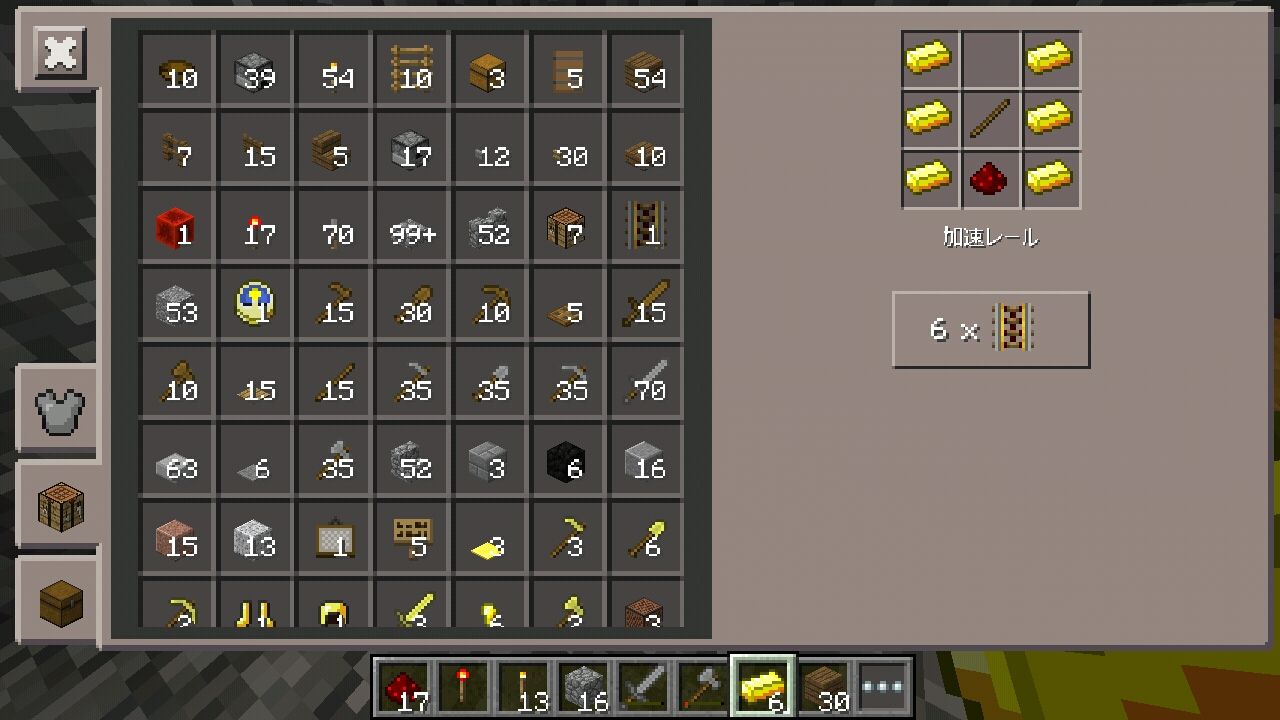
Task: Select the top-left gold ingot in crafting grid
Action: [928, 60]
